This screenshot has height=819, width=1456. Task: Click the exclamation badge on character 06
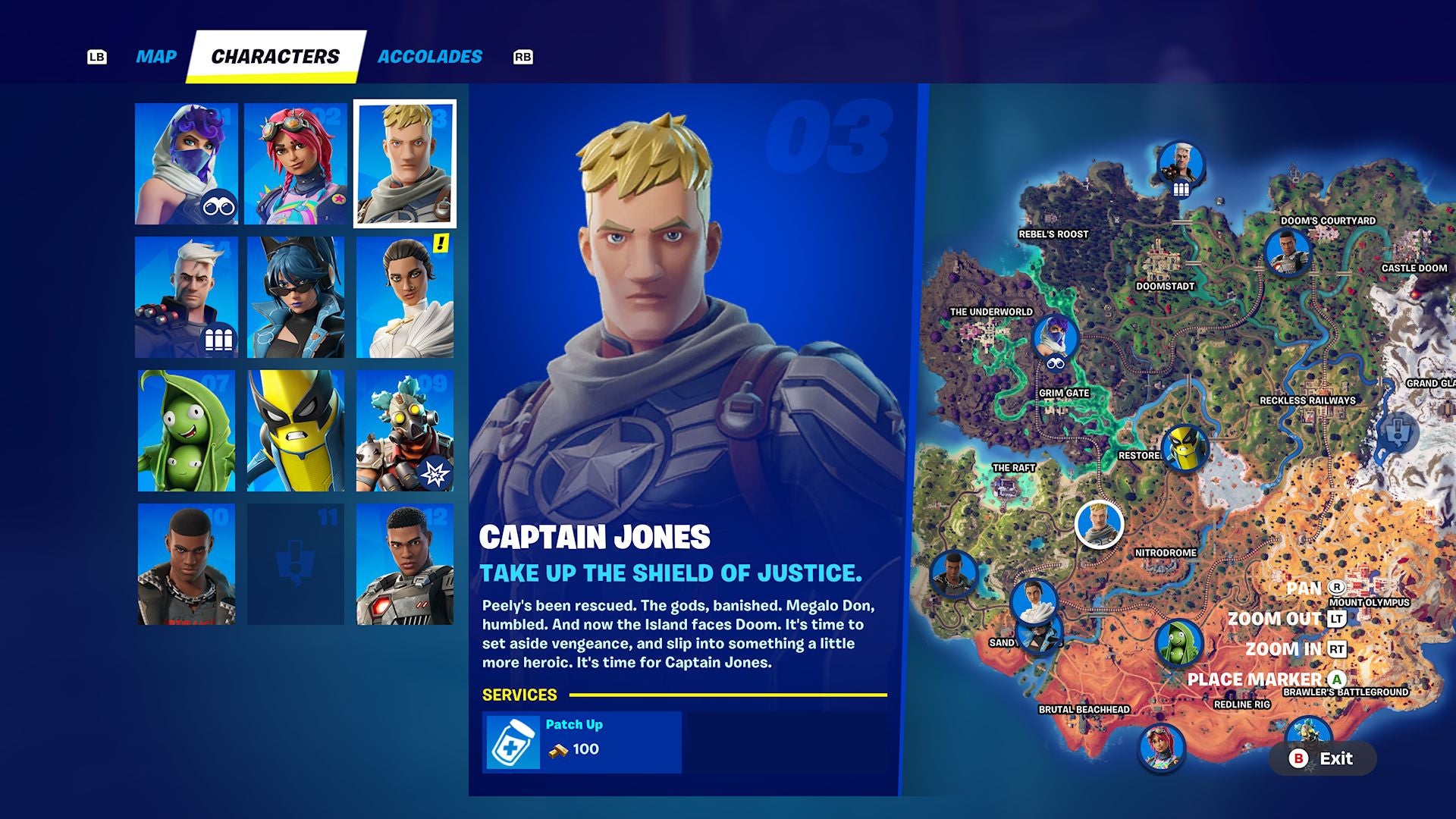440,243
